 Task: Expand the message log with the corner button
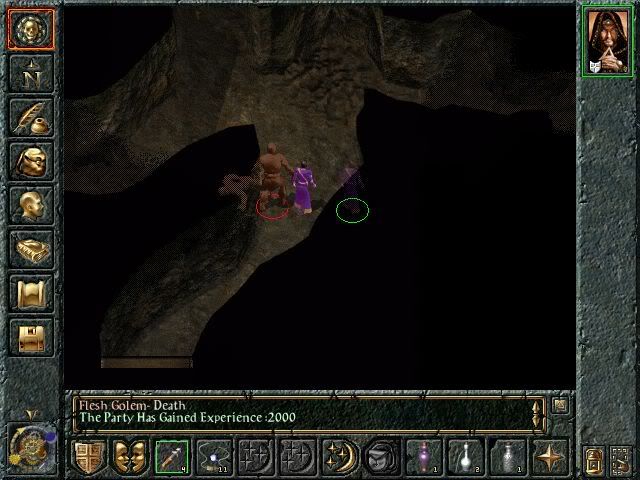(560, 405)
